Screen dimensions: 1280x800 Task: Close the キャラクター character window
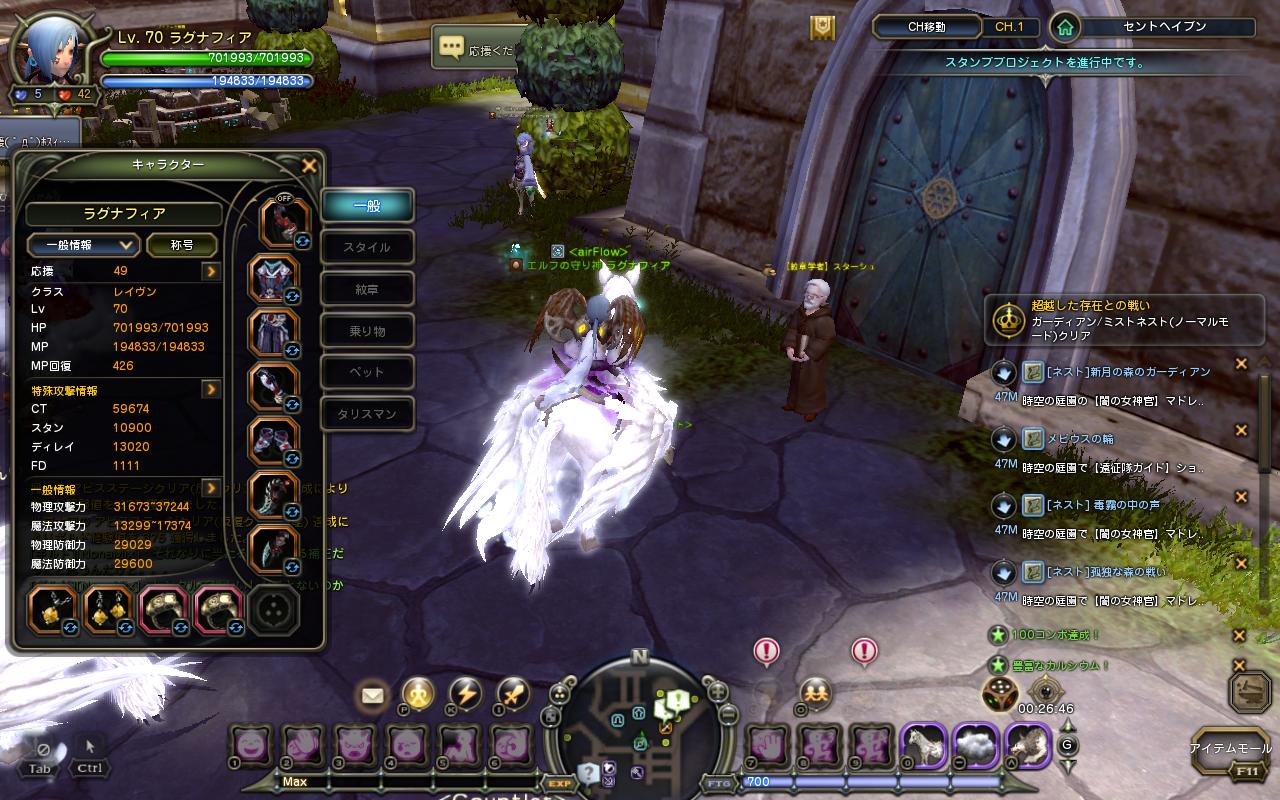309,166
